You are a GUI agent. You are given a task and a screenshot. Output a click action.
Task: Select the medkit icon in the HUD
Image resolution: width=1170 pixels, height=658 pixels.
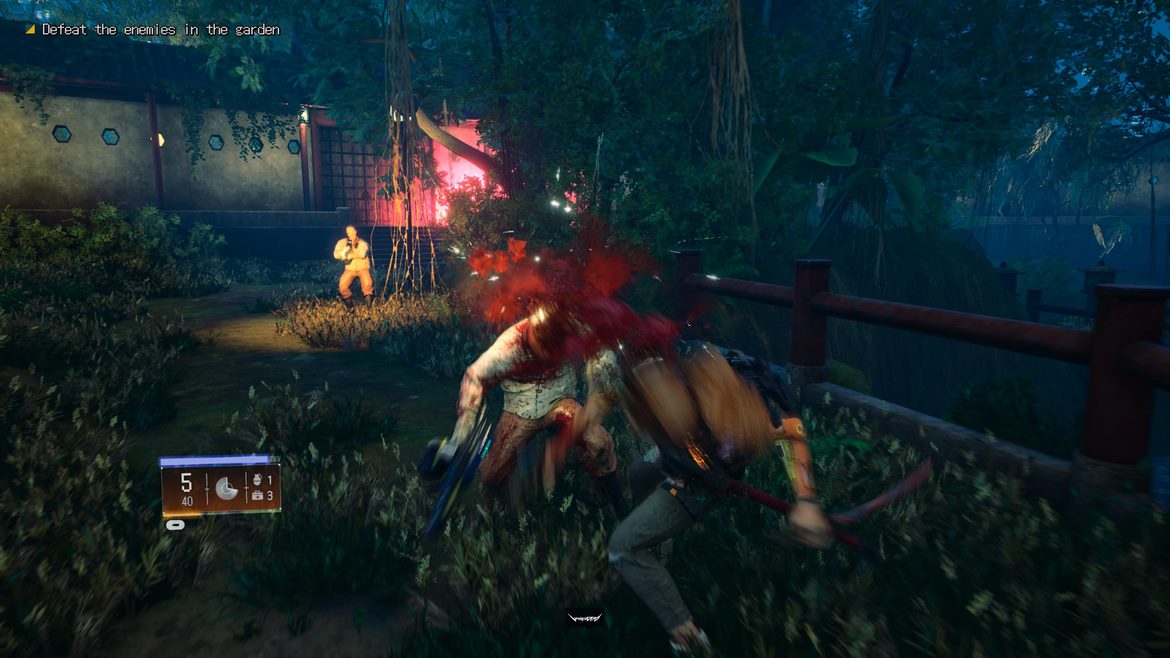coord(257,496)
